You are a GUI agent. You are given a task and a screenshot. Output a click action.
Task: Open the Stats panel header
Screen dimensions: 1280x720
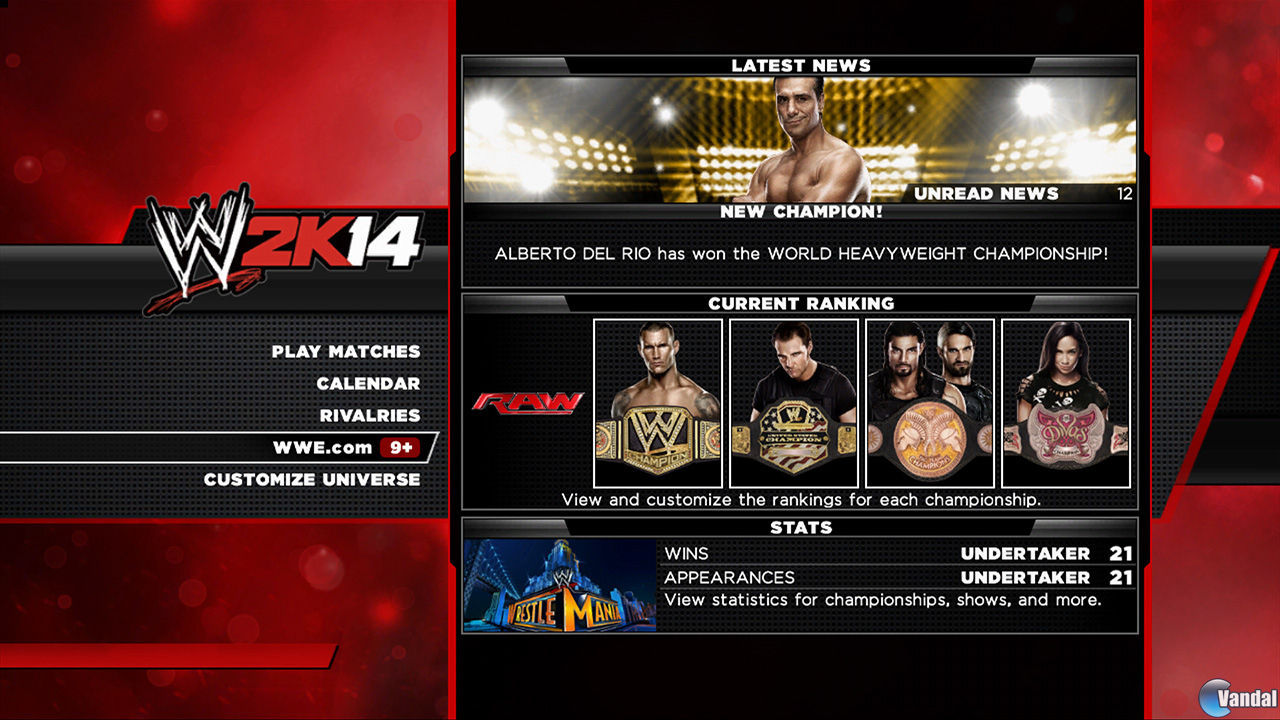click(800, 527)
